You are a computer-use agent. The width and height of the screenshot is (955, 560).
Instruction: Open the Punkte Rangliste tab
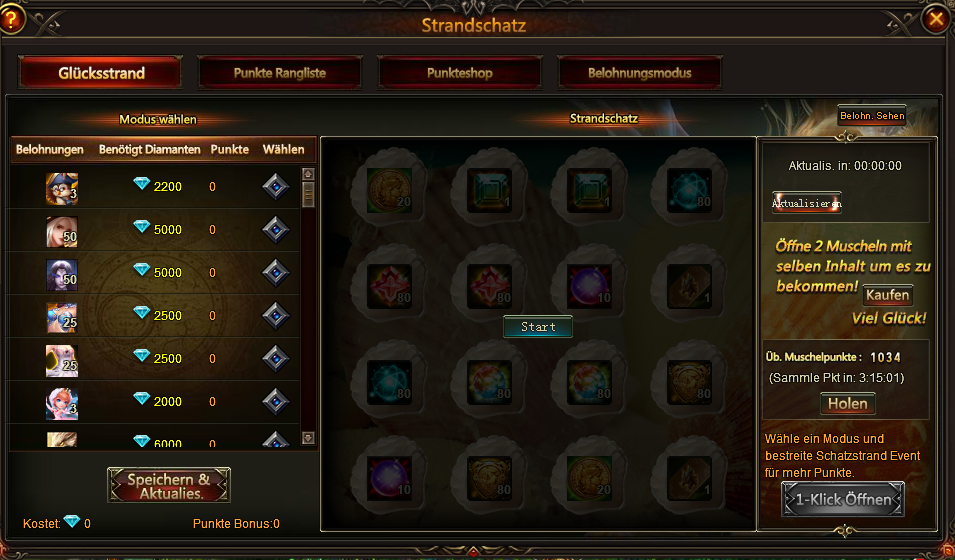[280, 73]
